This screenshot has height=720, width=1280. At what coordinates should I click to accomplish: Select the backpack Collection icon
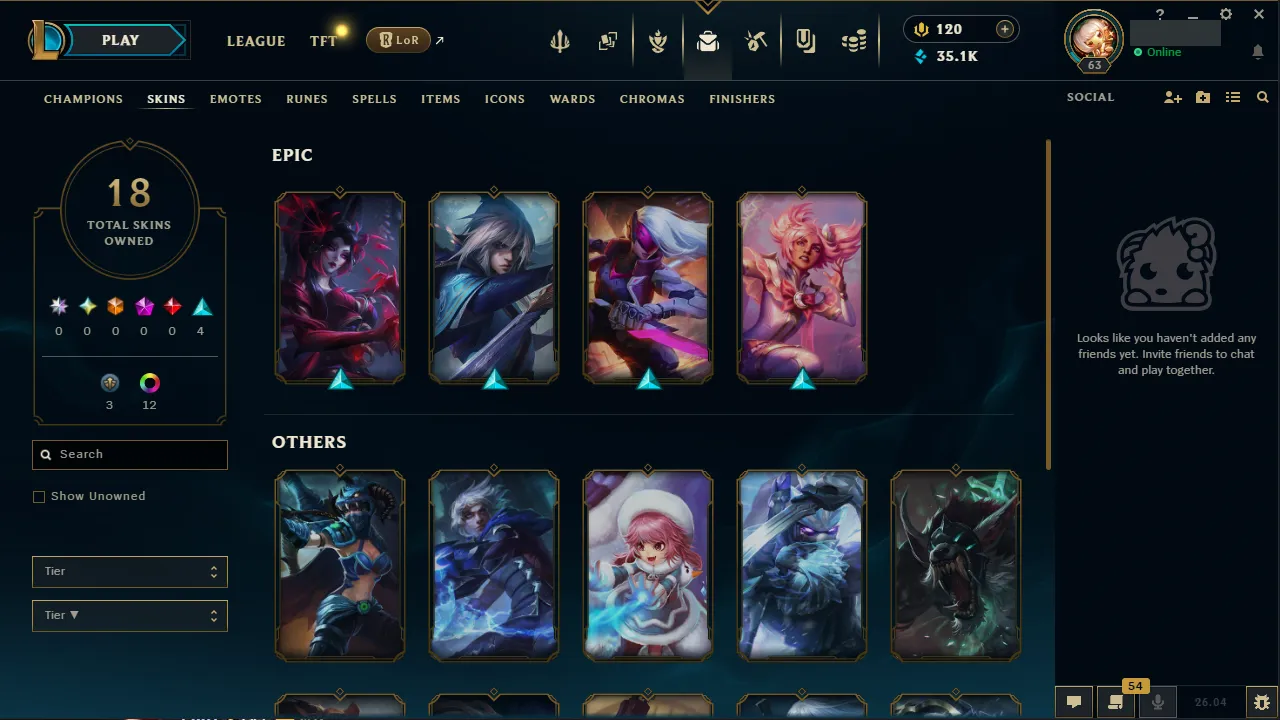click(x=707, y=43)
